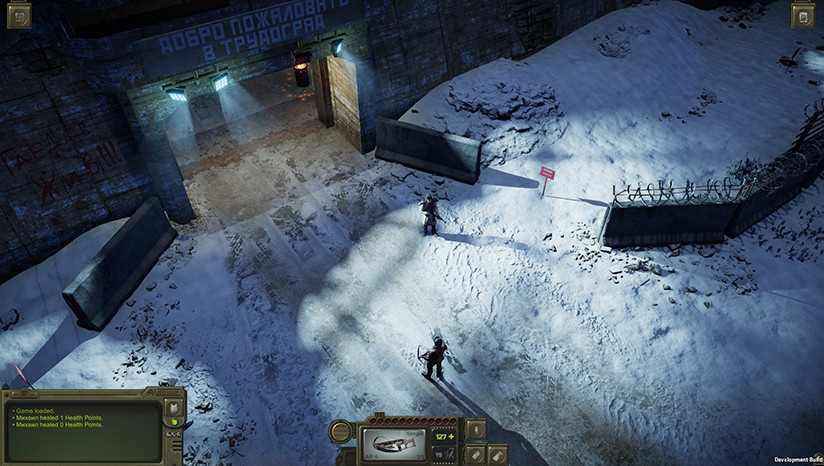Click the round dial button beside the weapon panel
Image resolution: width=824 pixels, height=466 pixels.
(342, 433)
